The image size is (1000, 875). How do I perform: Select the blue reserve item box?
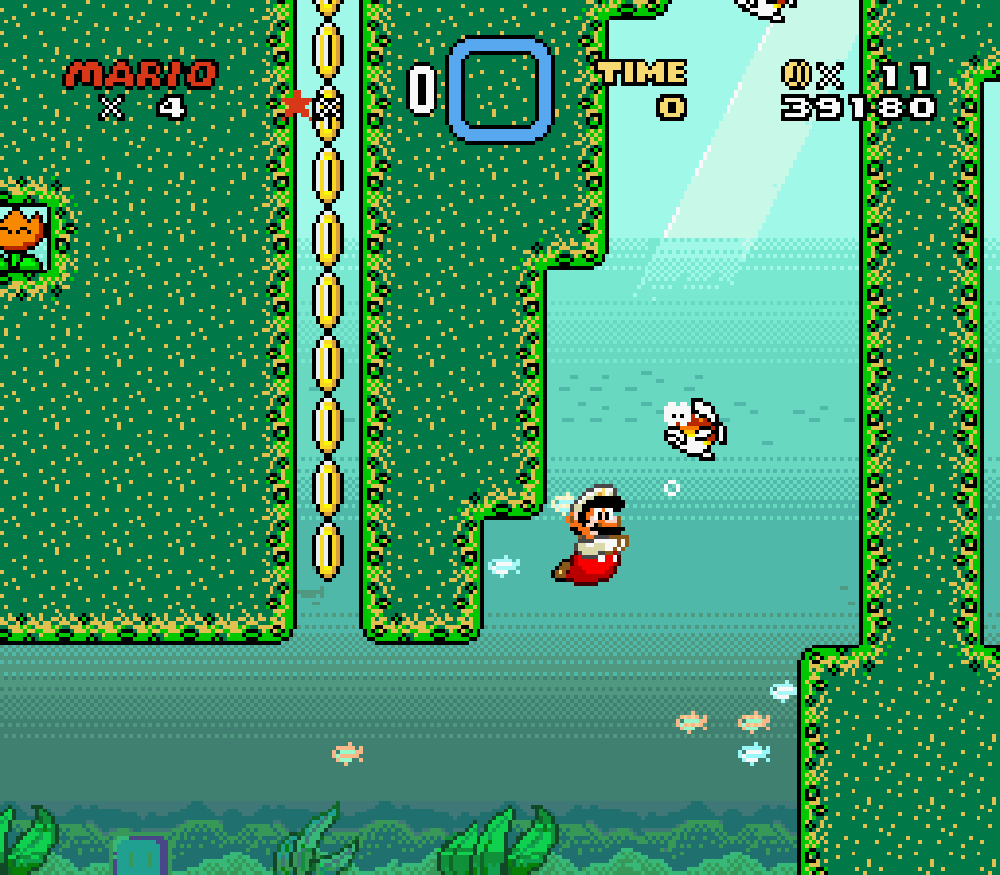coord(500,89)
